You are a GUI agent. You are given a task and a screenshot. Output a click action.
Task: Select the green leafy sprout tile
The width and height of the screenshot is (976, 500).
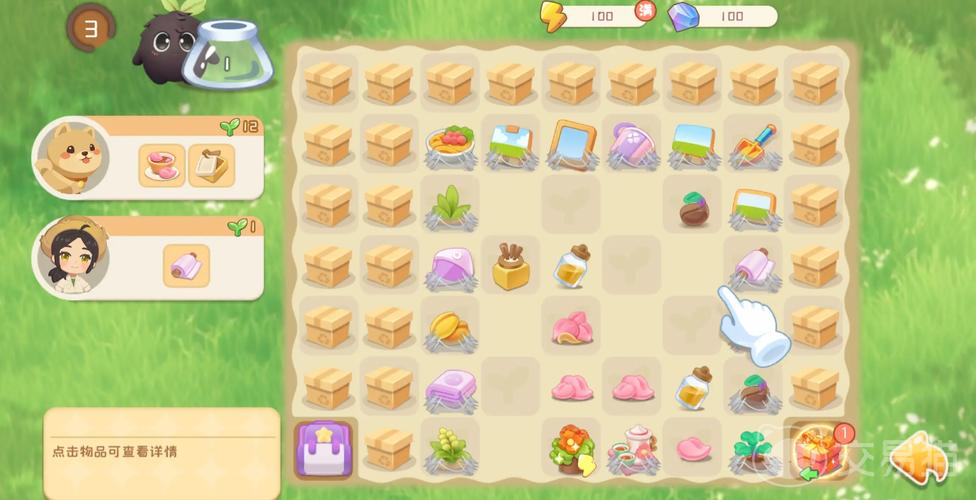(449, 205)
